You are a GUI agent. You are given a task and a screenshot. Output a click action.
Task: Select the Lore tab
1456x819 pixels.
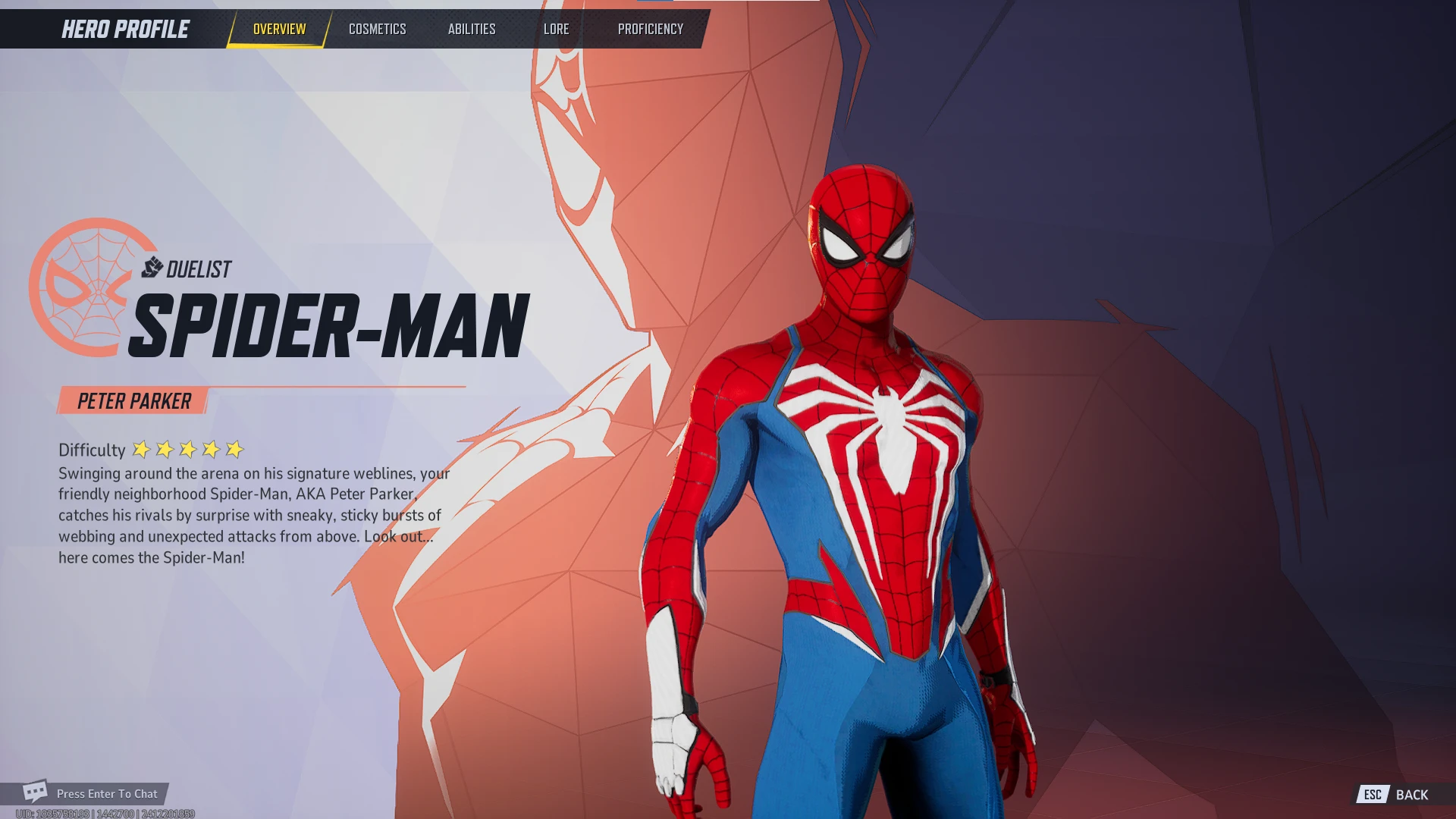coord(556,29)
